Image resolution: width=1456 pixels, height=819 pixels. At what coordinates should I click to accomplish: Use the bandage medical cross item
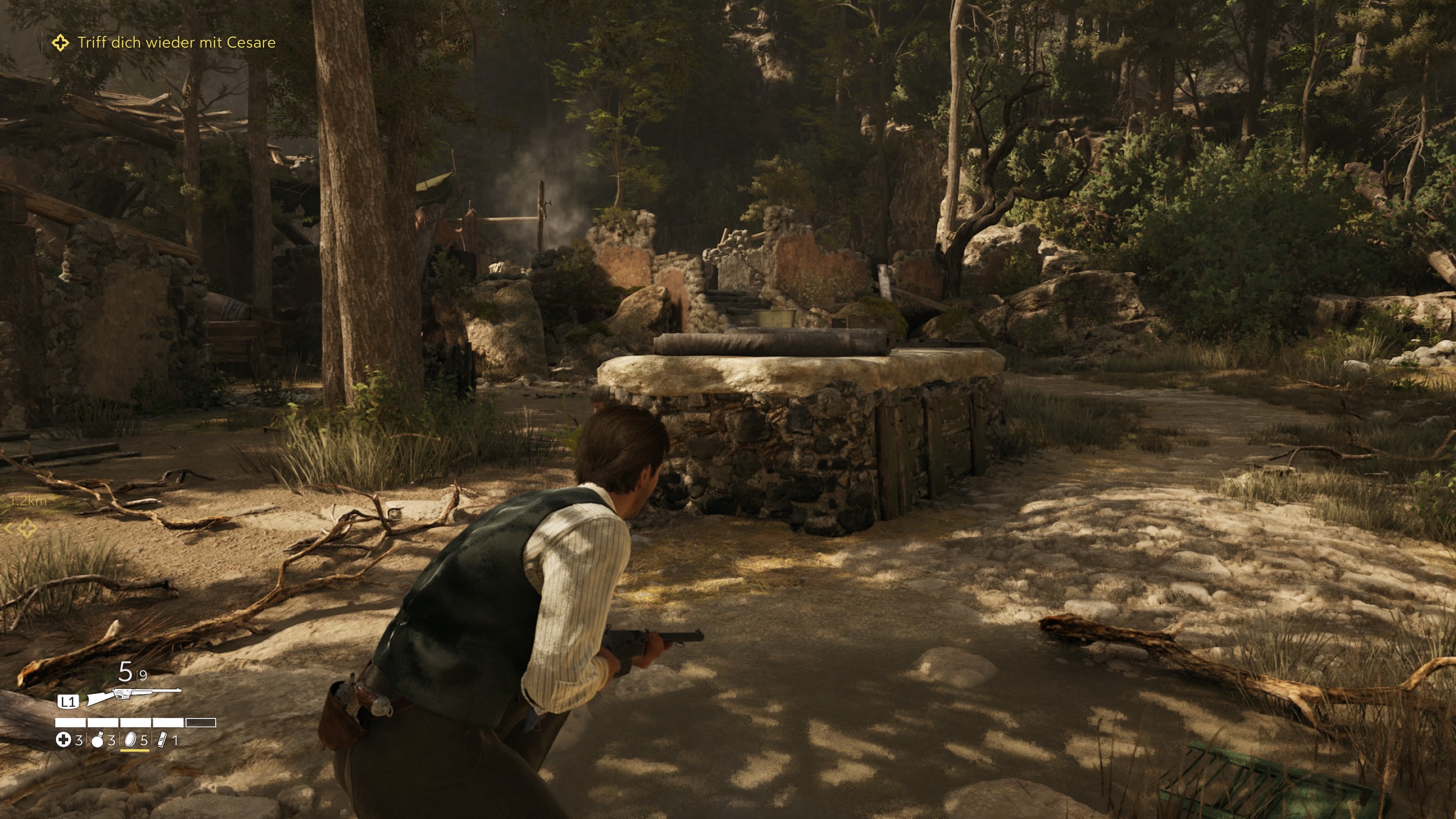point(63,740)
